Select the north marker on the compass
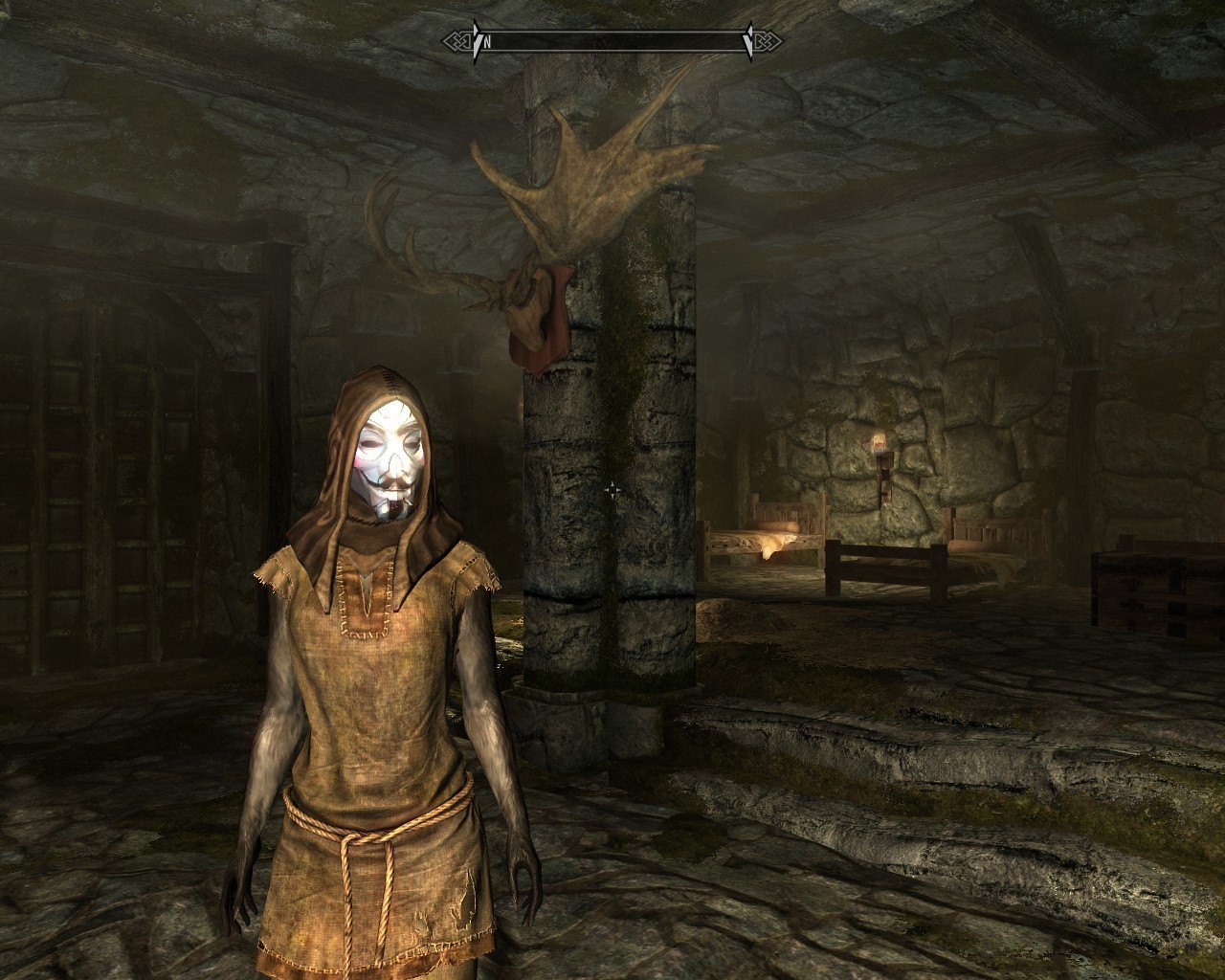1225x980 pixels. point(488,42)
